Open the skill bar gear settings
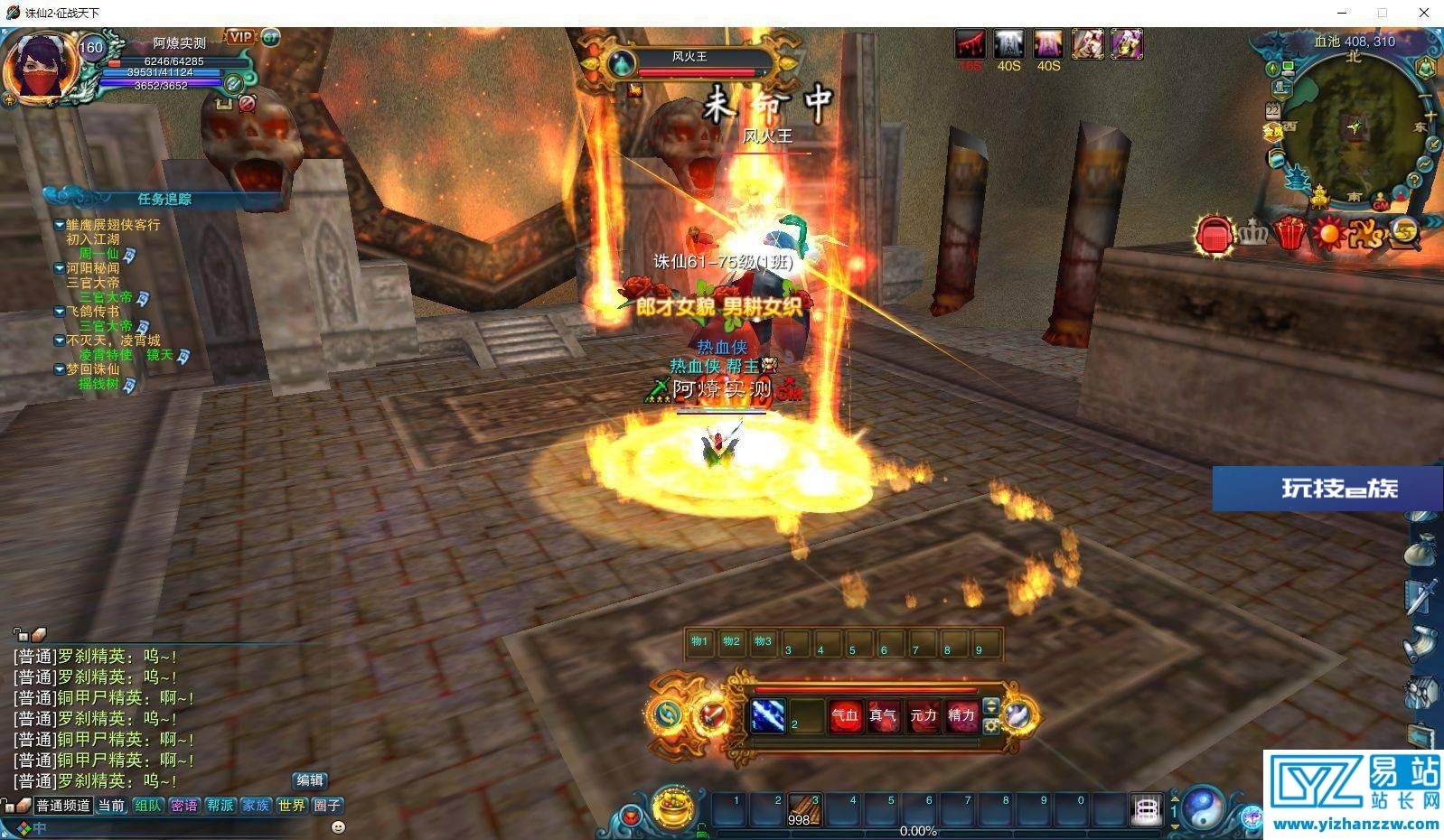 pyautogui.click(x=991, y=726)
